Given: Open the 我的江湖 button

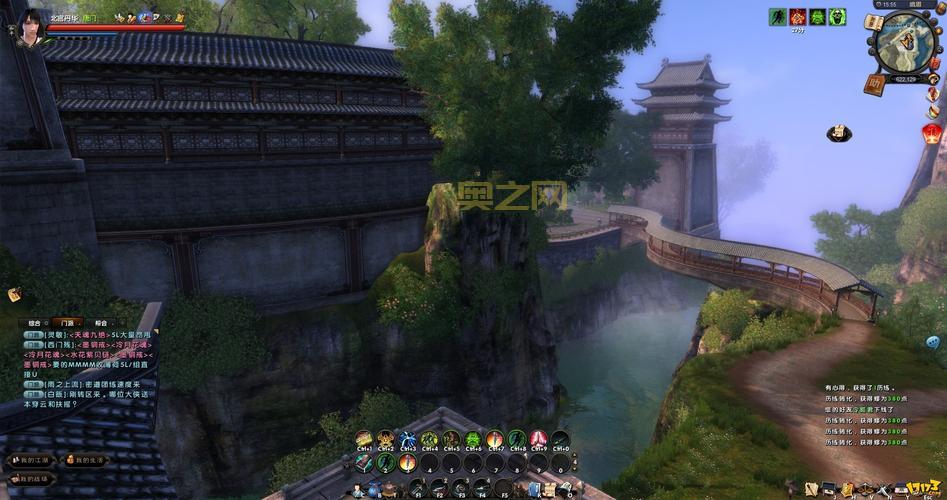Looking at the screenshot, I should tap(28, 460).
